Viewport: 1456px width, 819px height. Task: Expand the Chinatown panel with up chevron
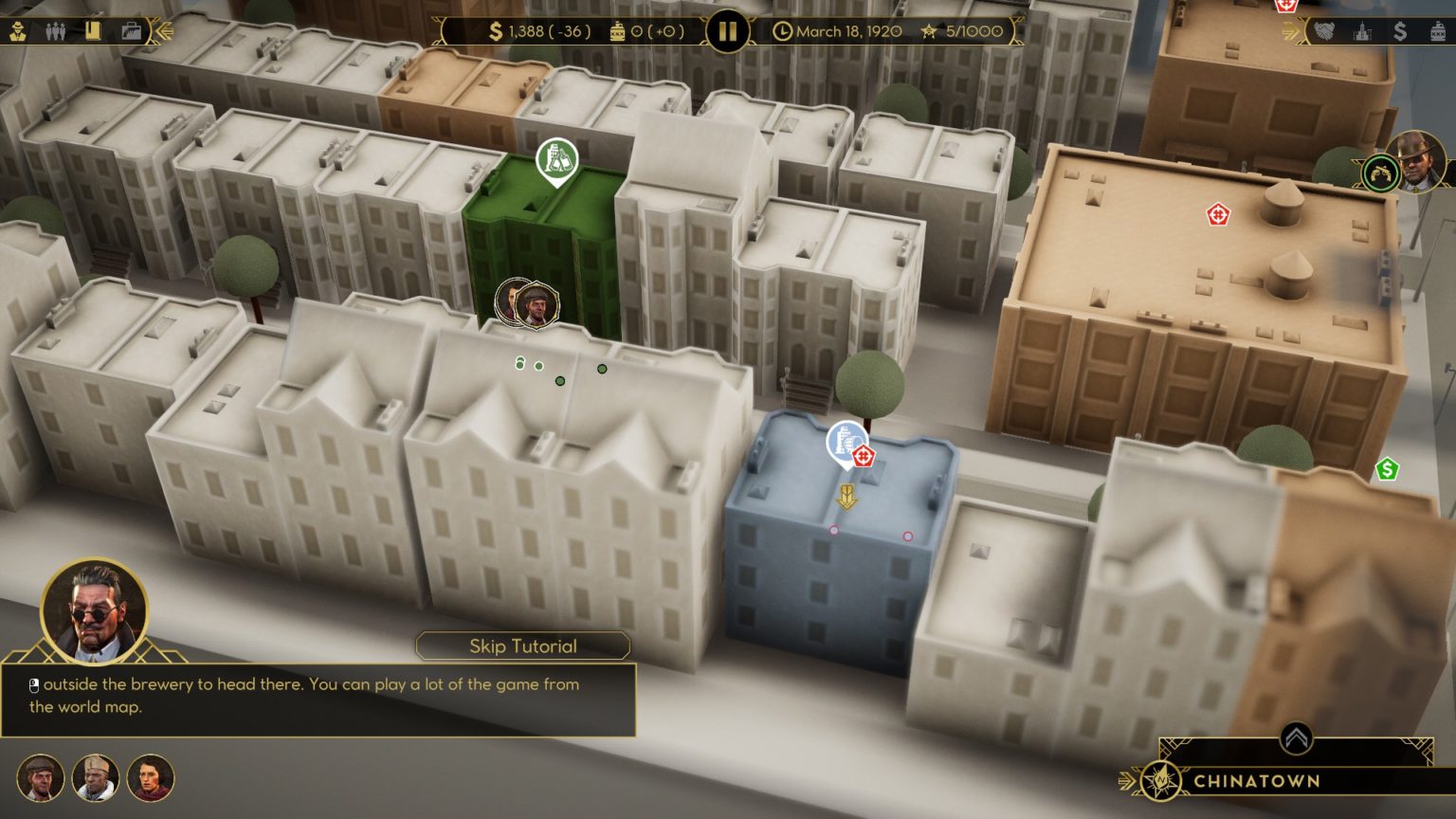(1296, 738)
